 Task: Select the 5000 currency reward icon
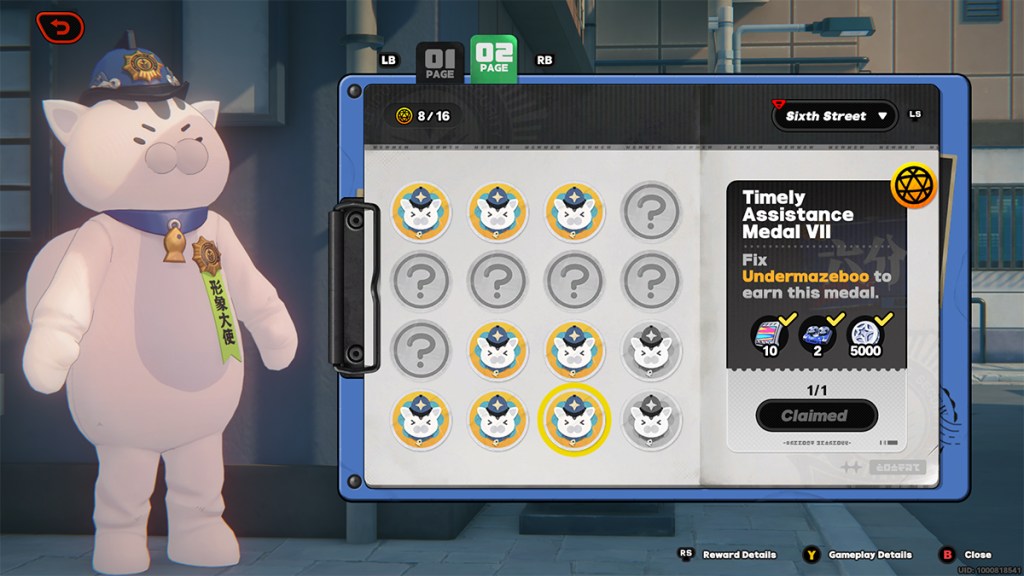coord(866,335)
